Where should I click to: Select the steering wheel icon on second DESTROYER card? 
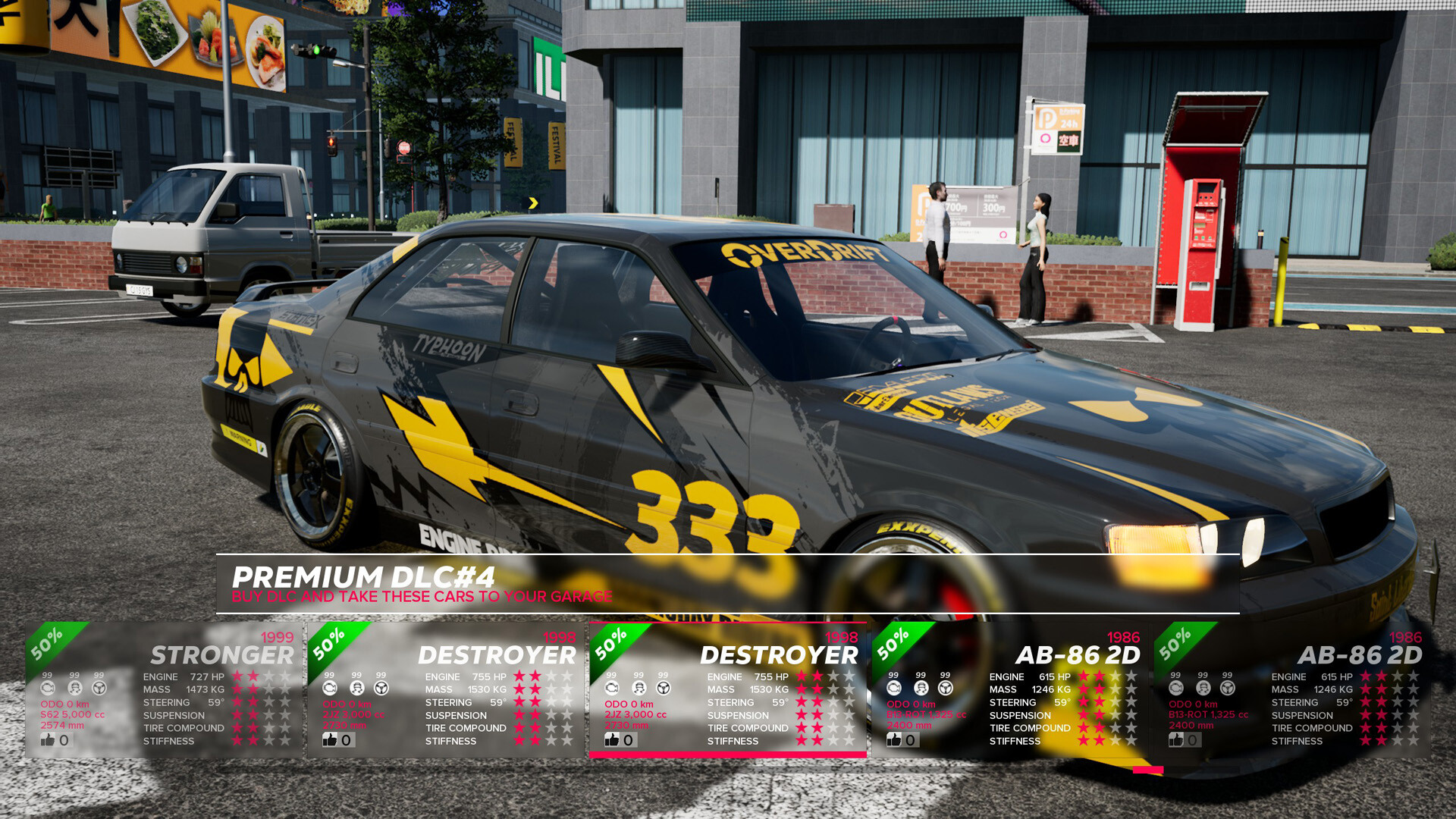click(666, 688)
